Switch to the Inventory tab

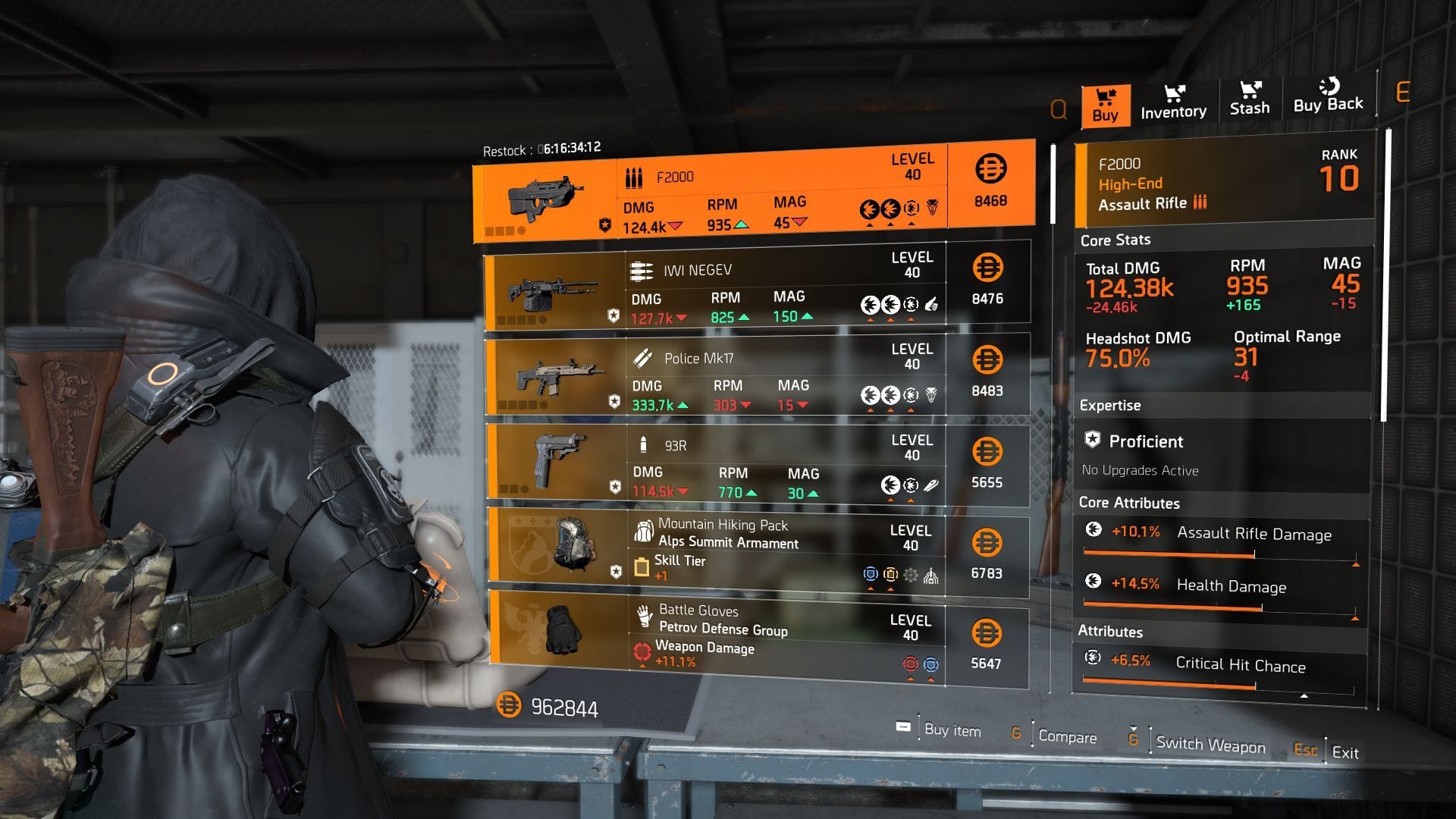pos(1172,102)
